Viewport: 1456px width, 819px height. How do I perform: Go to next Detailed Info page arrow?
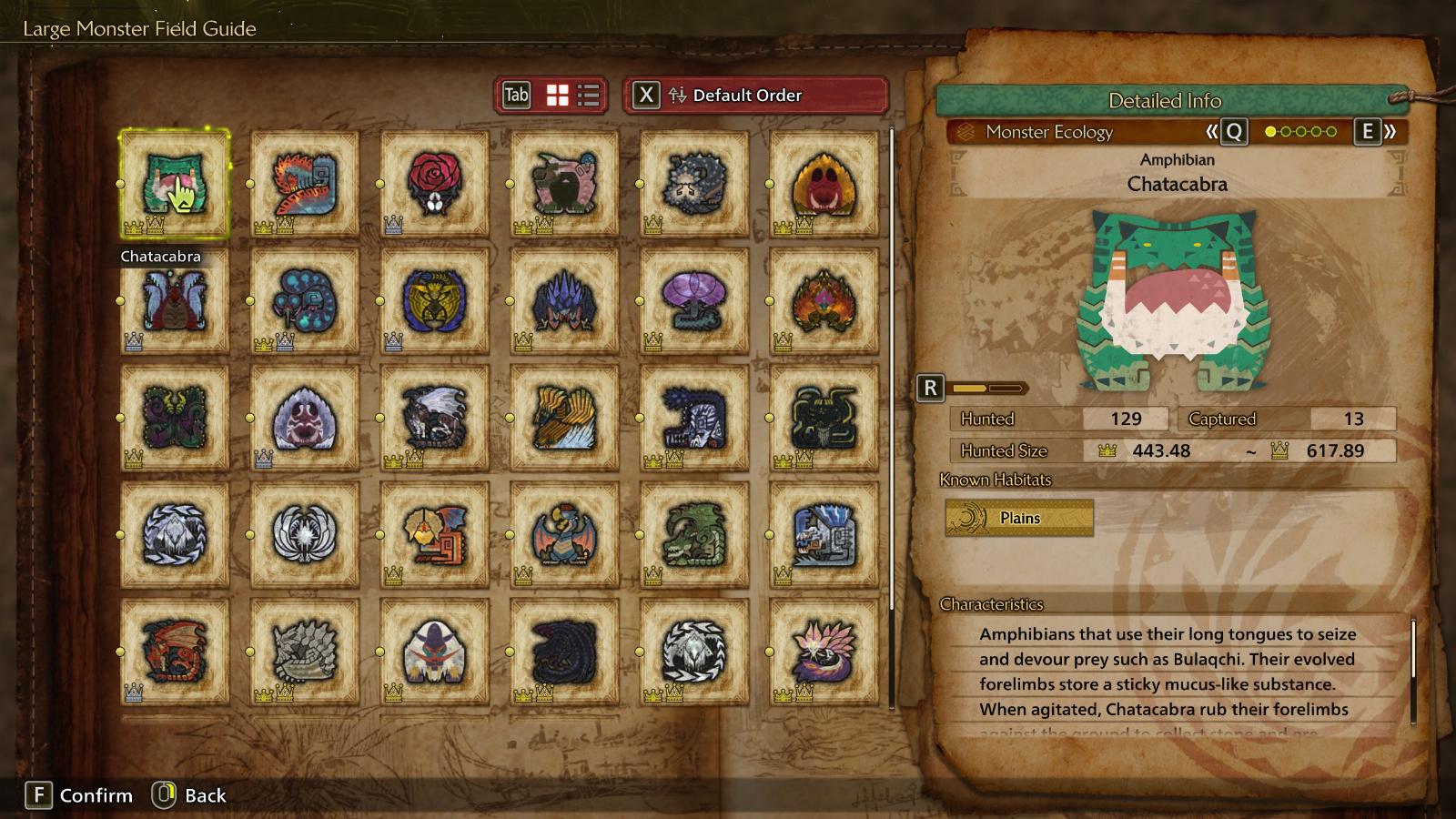1377,132
